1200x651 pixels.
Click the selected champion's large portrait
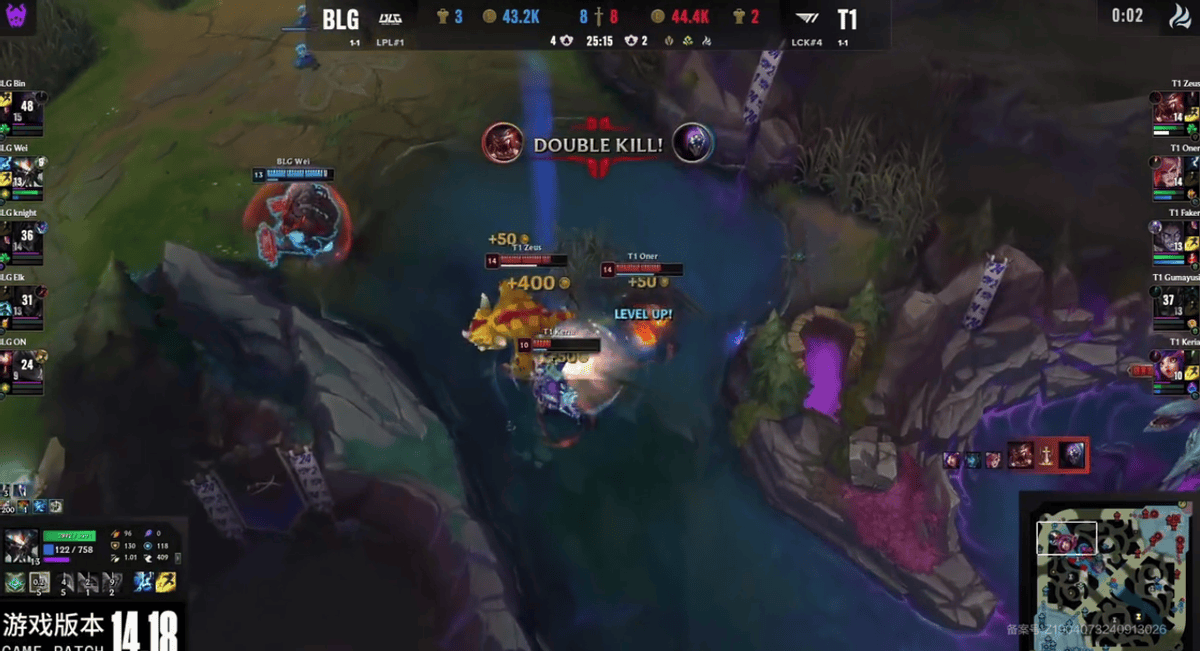21,546
